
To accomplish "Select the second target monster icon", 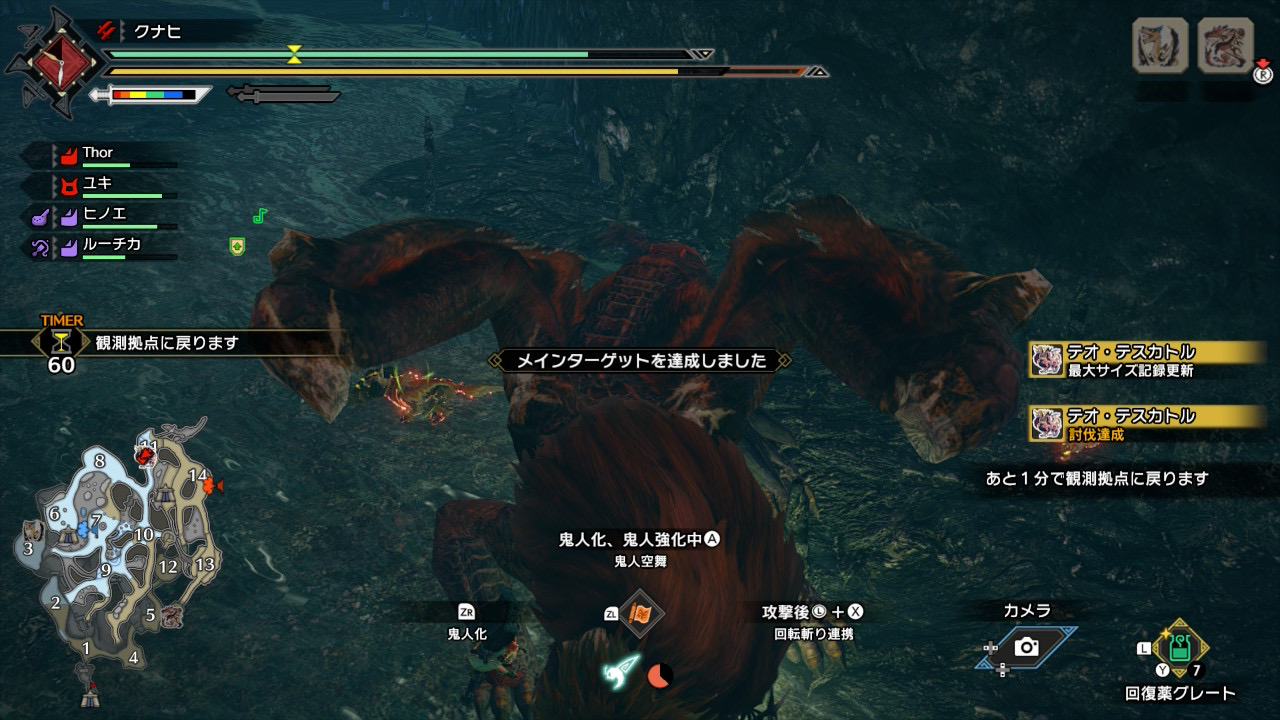I will pyautogui.click(x=1225, y=46).
